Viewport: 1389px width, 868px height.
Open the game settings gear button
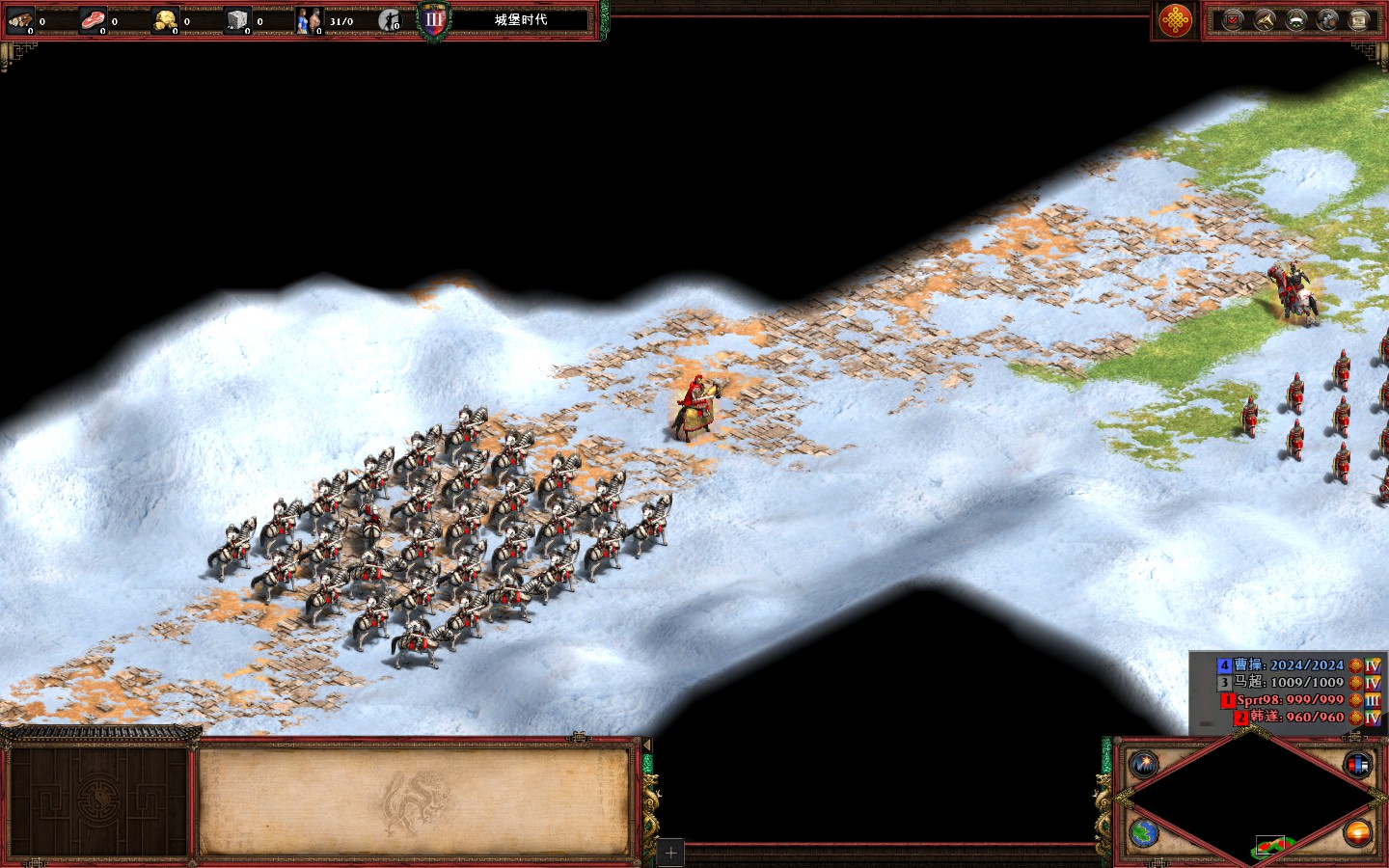coord(1327,20)
